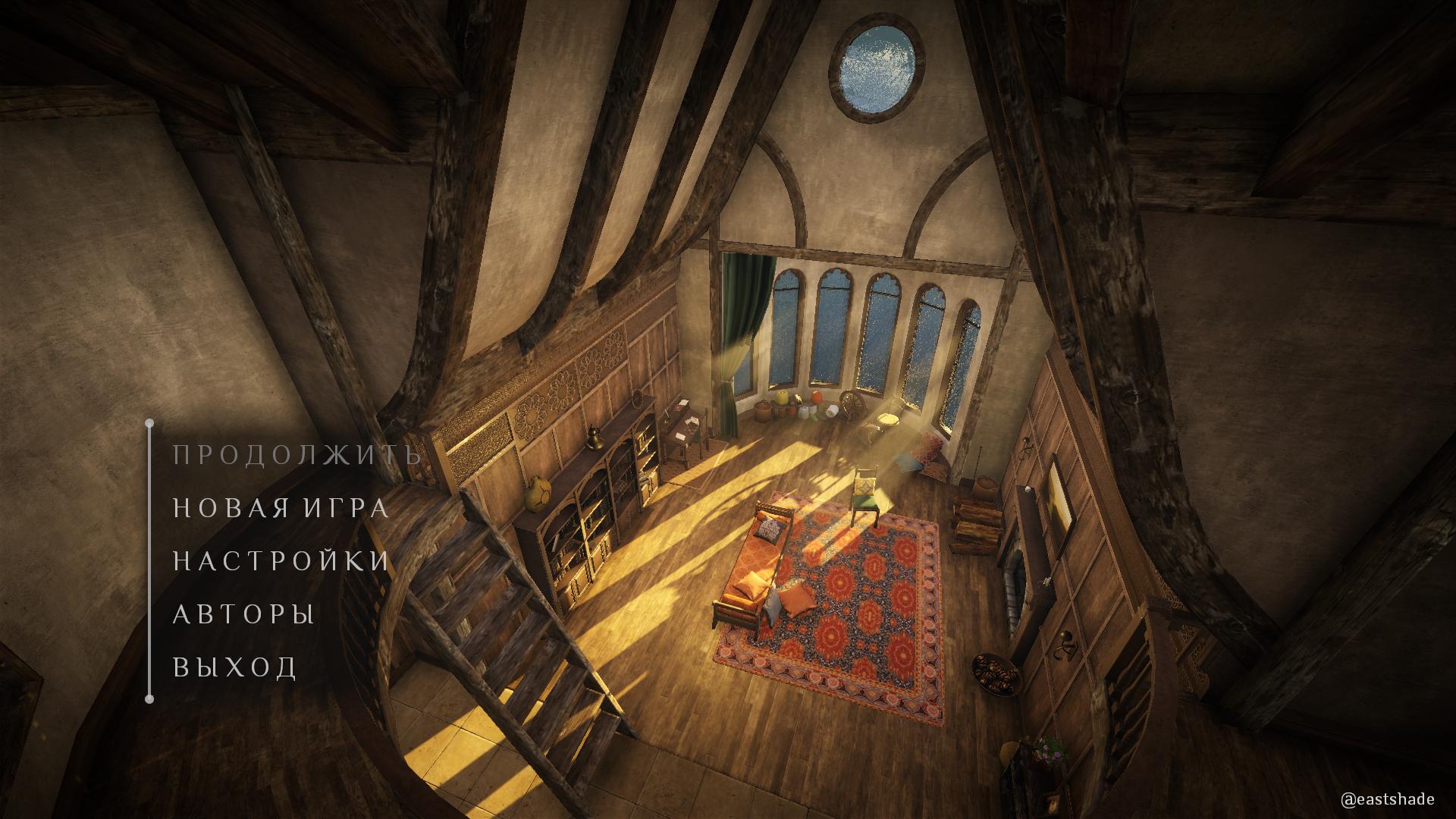
Task: Start a new game via НОВАЯ ИГРА
Action: click(x=281, y=508)
